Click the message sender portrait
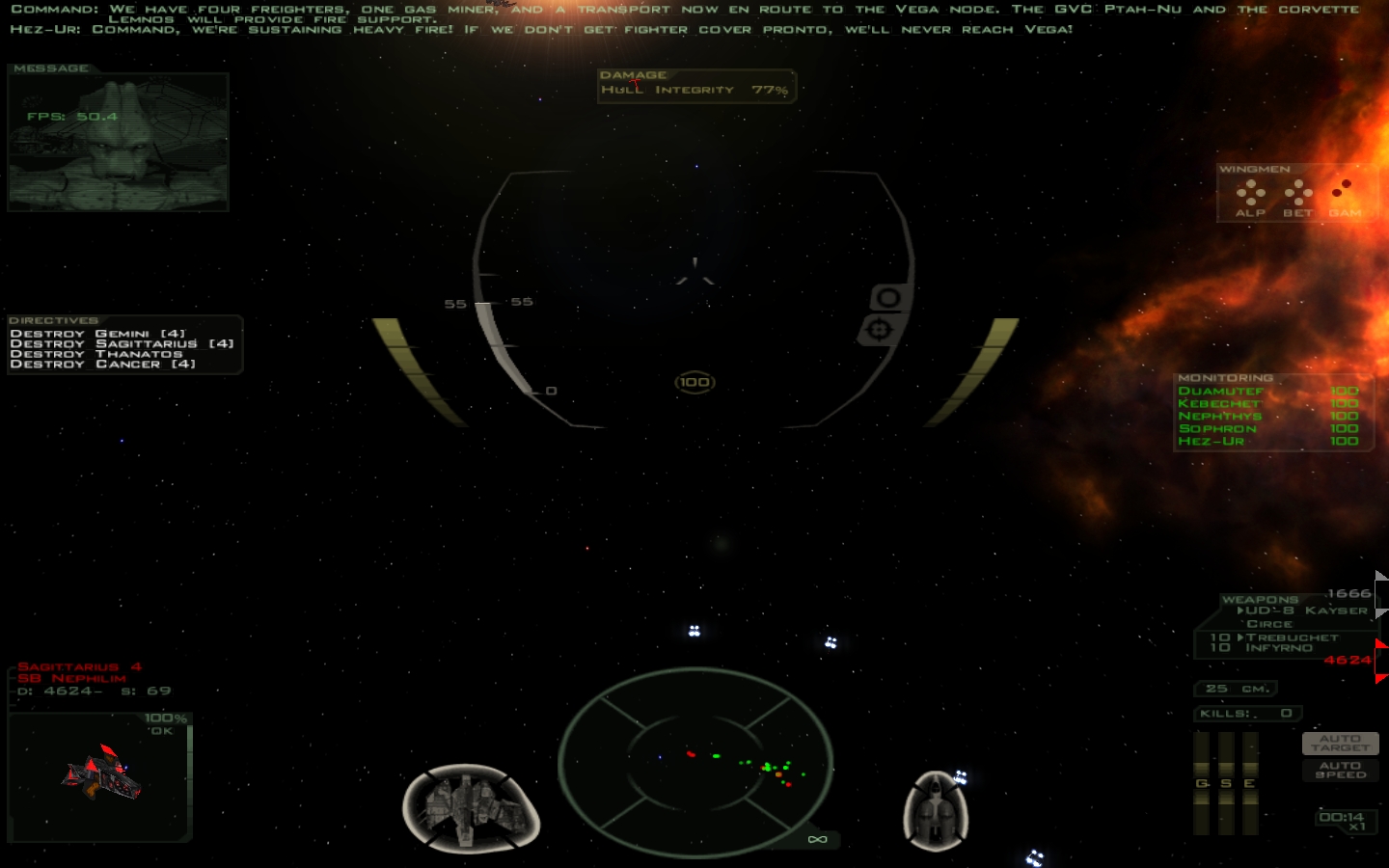Image resolution: width=1389 pixels, height=868 pixels. tap(118, 142)
